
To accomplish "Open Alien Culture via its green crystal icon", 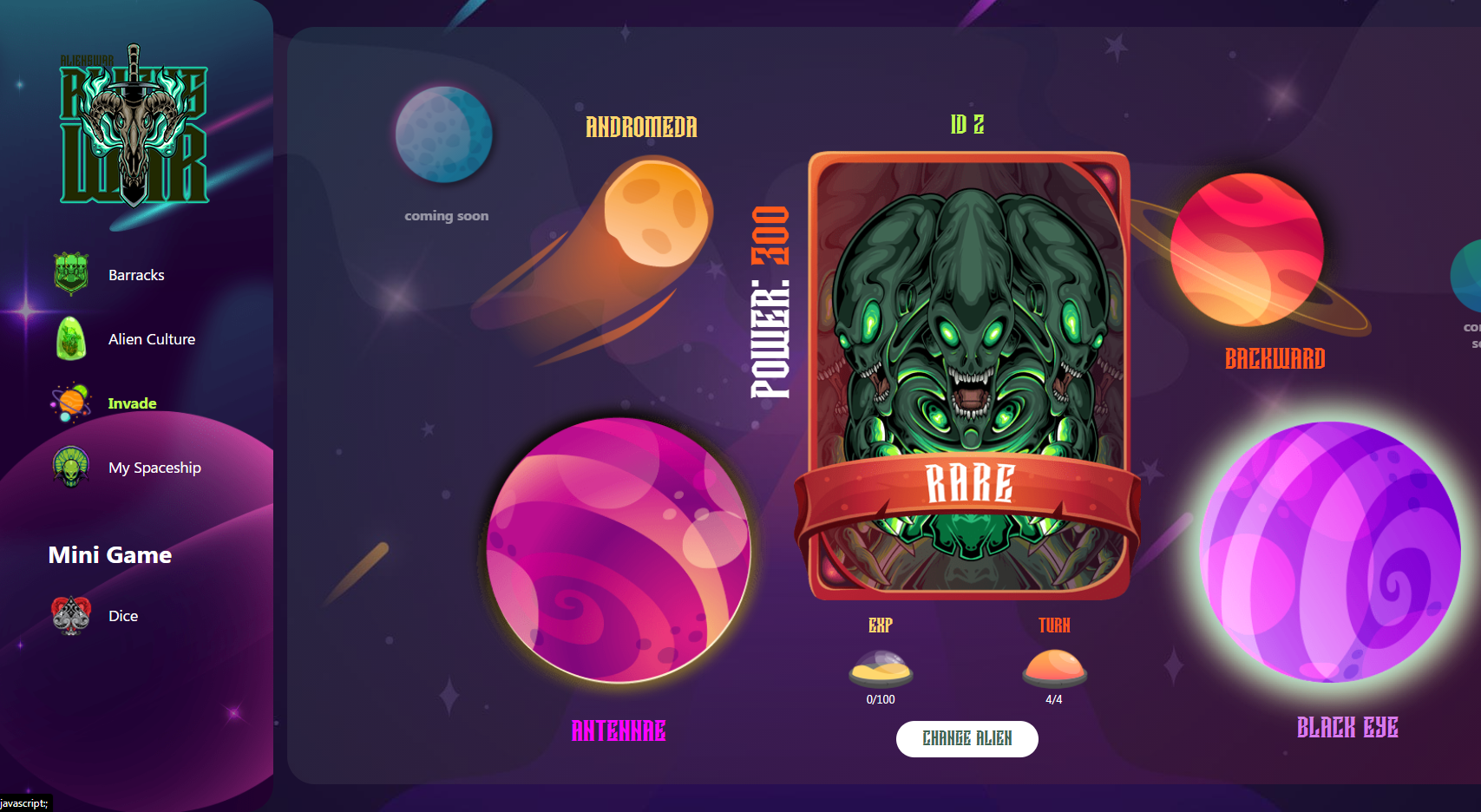I will pos(70,339).
